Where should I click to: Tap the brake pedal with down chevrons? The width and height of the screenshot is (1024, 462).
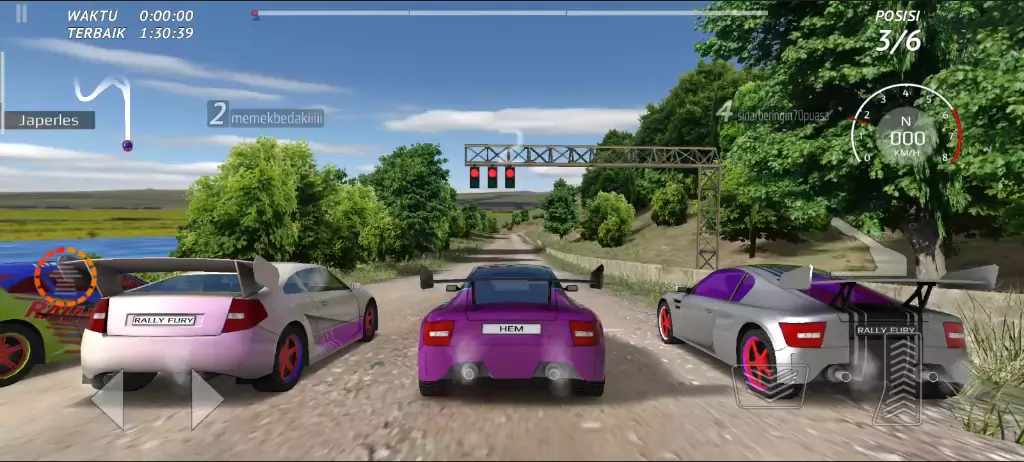(x=770, y=385)
